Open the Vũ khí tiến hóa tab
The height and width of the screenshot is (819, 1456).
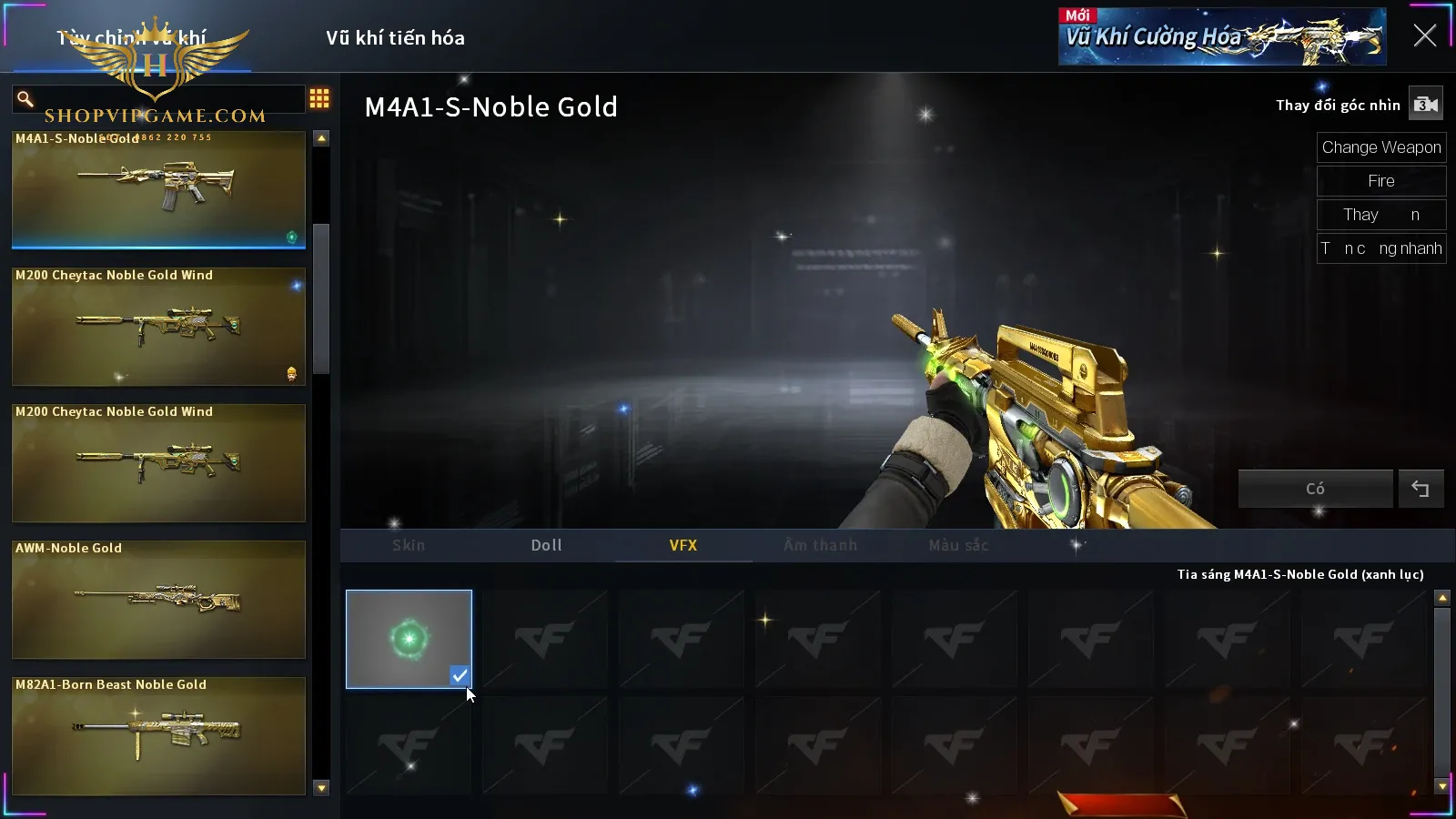395,38
